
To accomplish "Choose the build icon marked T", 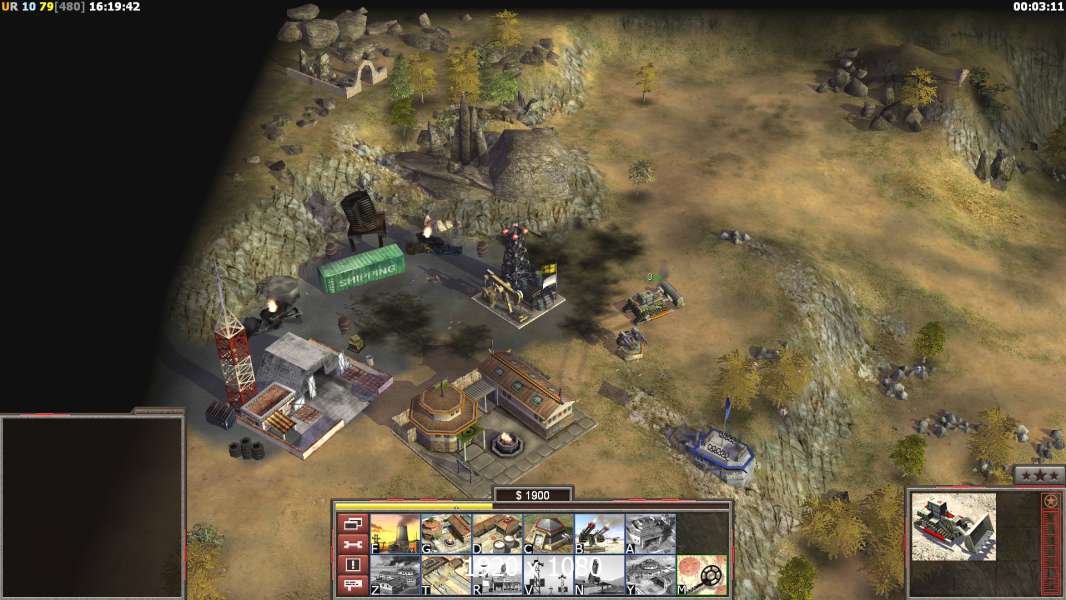I will click(x=445, y=575).
